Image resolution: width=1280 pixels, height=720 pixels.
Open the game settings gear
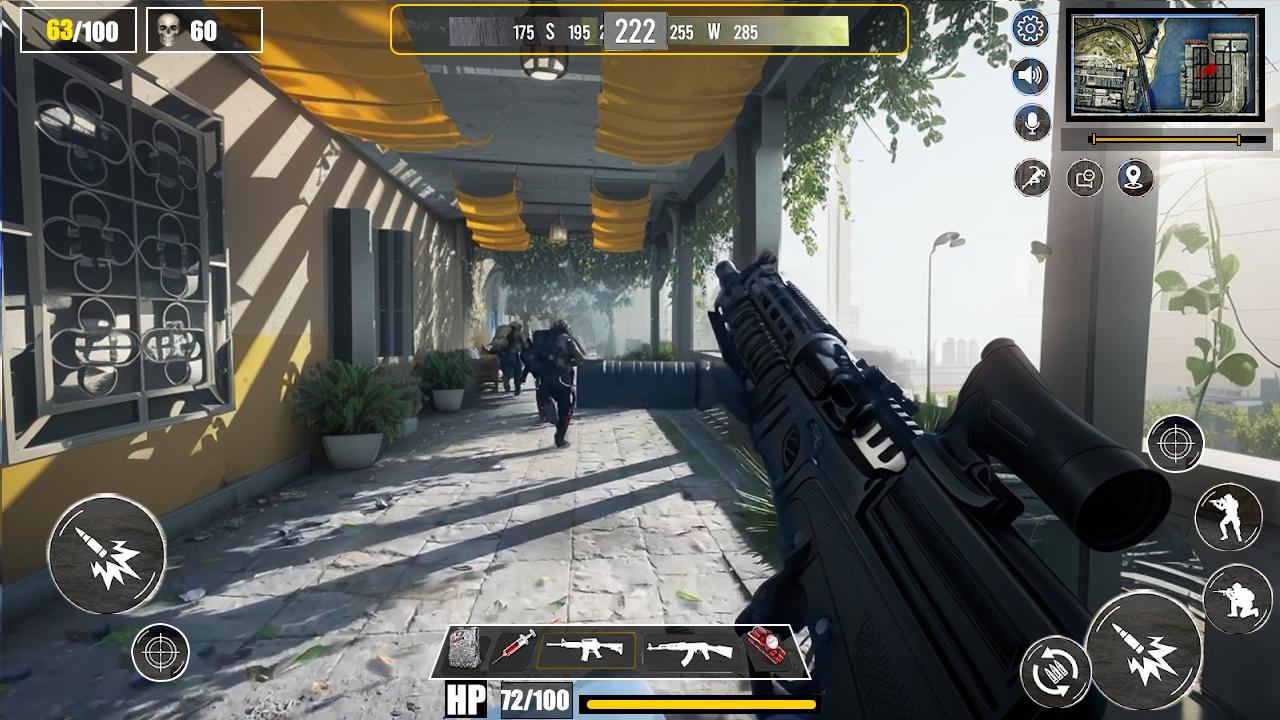pyautogui.click(x=1030, y=29)
